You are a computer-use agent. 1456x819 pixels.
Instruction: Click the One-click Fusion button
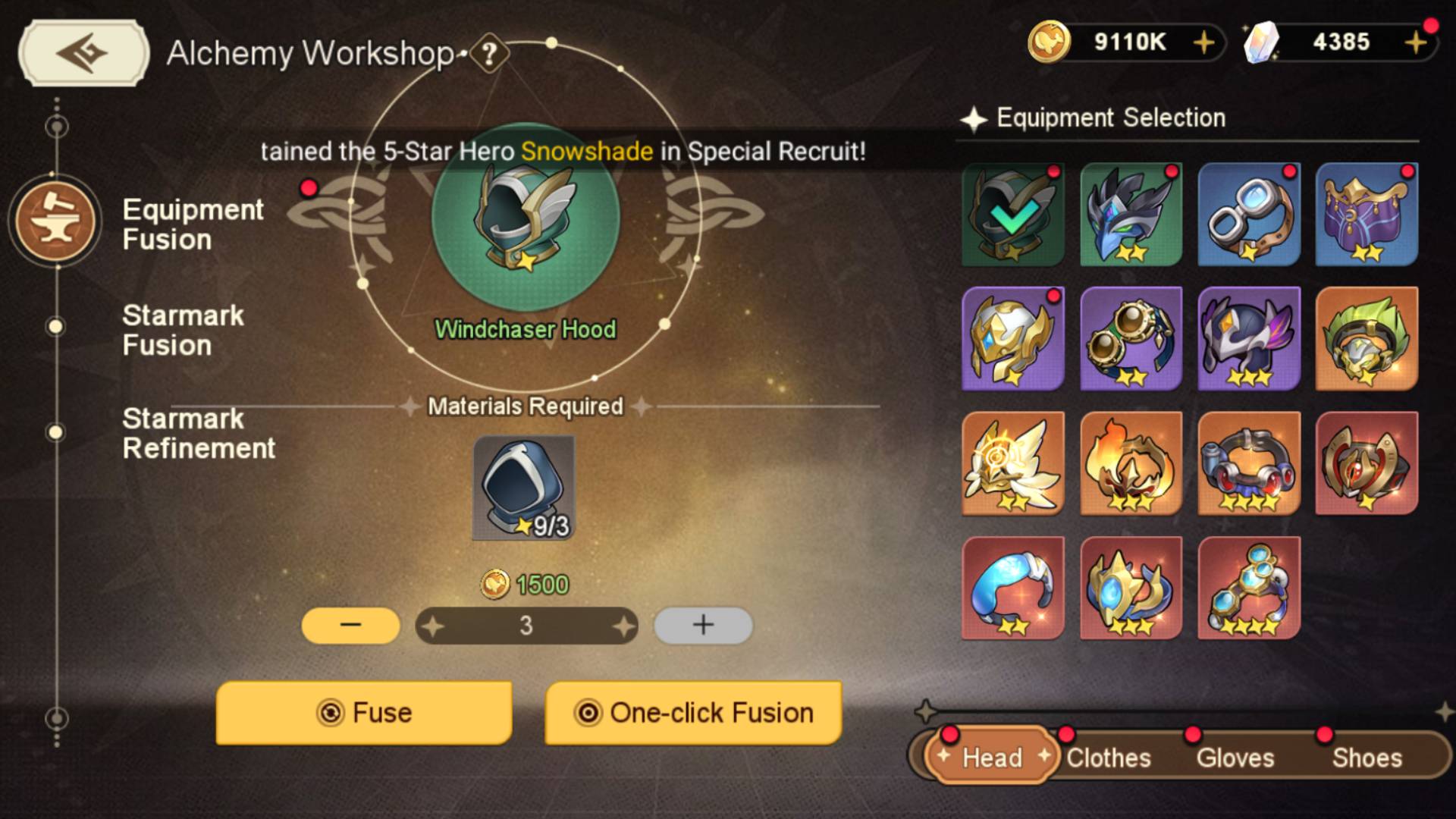(692, 713)
